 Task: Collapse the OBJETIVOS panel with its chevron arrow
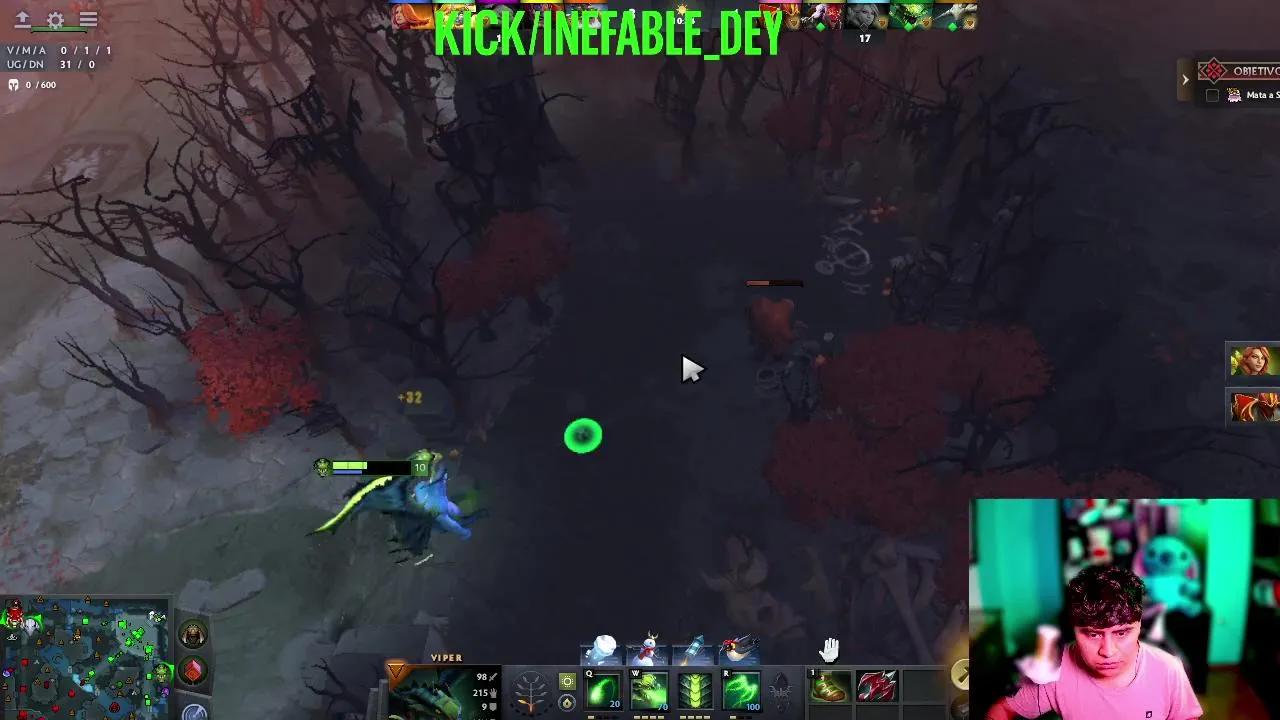click(x=1186, y=79)
